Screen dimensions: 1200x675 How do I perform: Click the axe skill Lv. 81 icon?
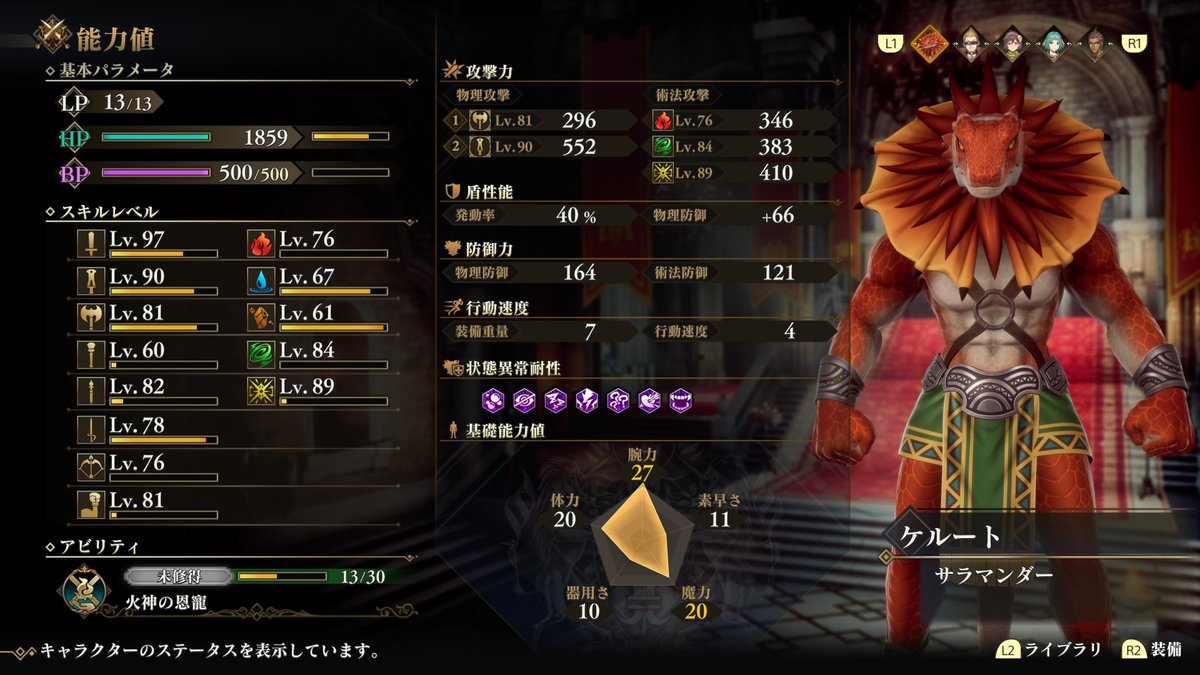[92, 315]
